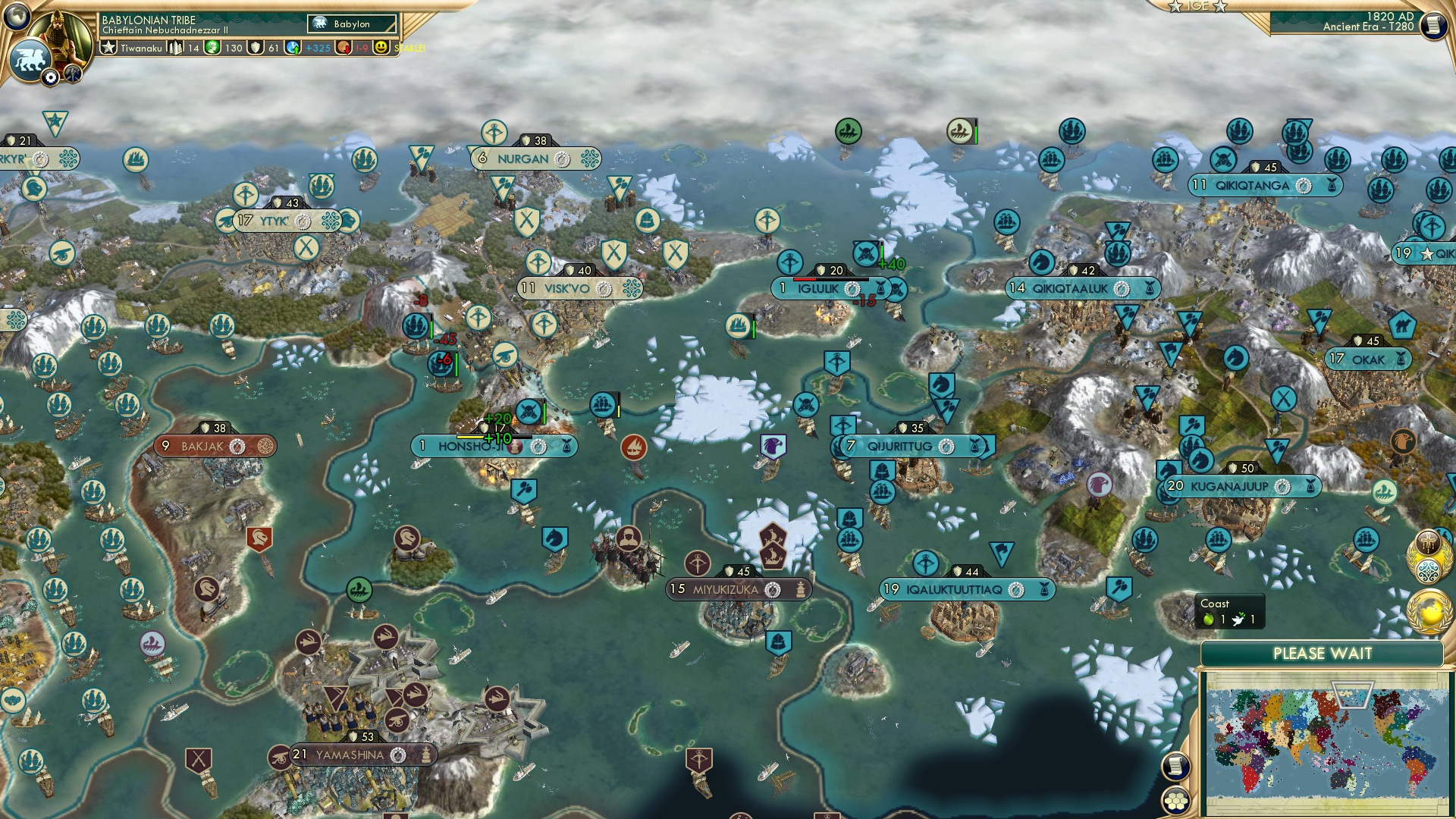This screenshot has height=819, width=1456.
Task: Open the scroll icon left of minimap
Action: [1175, 766]
